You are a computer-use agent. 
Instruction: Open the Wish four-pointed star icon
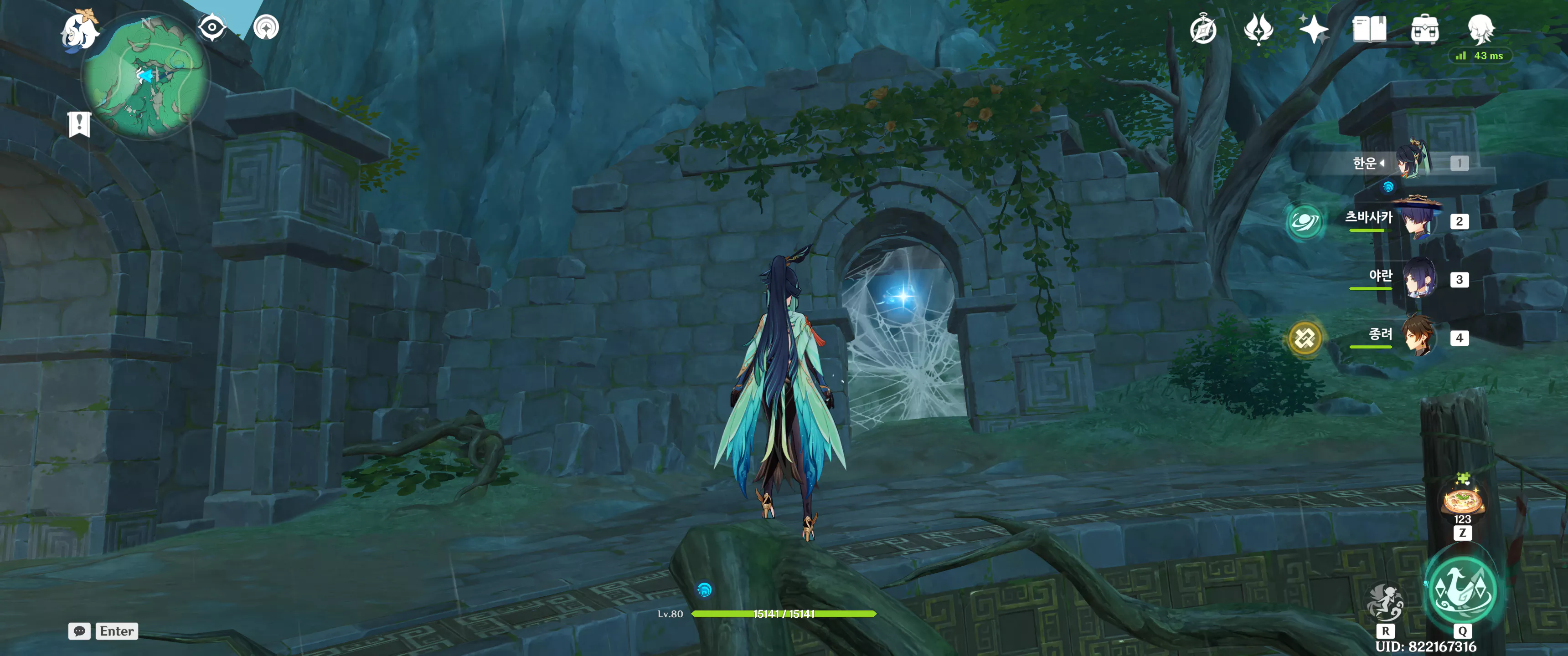pos(1314,29)
